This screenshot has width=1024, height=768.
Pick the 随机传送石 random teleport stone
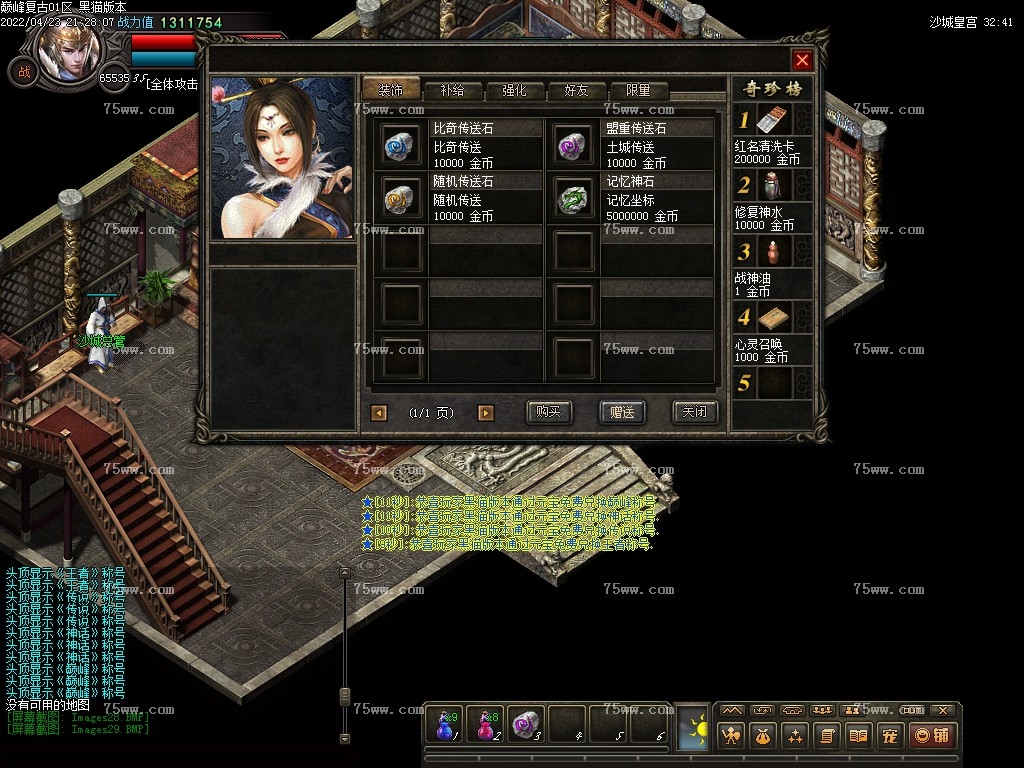click(x=402, y=199)
